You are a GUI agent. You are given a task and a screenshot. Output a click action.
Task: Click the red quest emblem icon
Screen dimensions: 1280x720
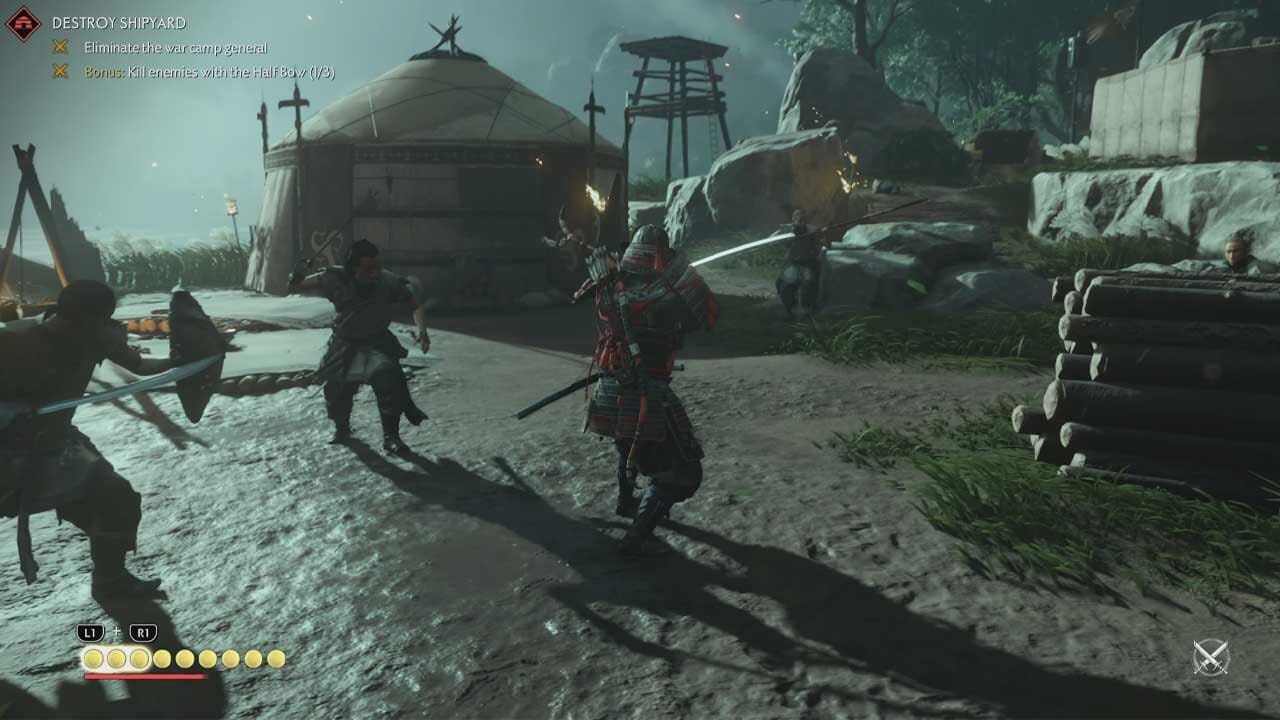click(x=22, y=23)
